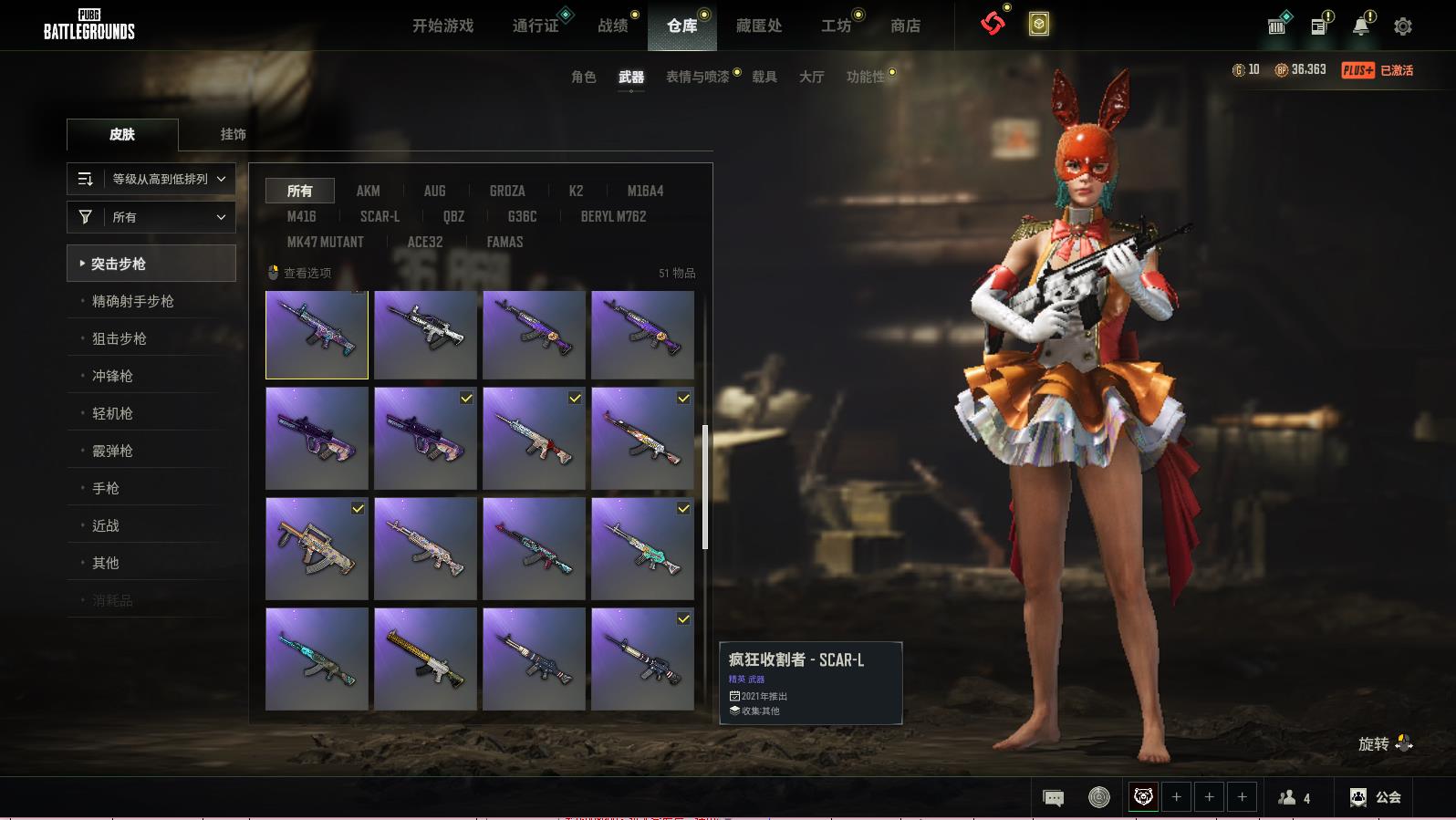The width and height of the screenshot is (1456, 820).
Task: Check the notification bell
Action: pyautogui.click(x=1360, y=26)
